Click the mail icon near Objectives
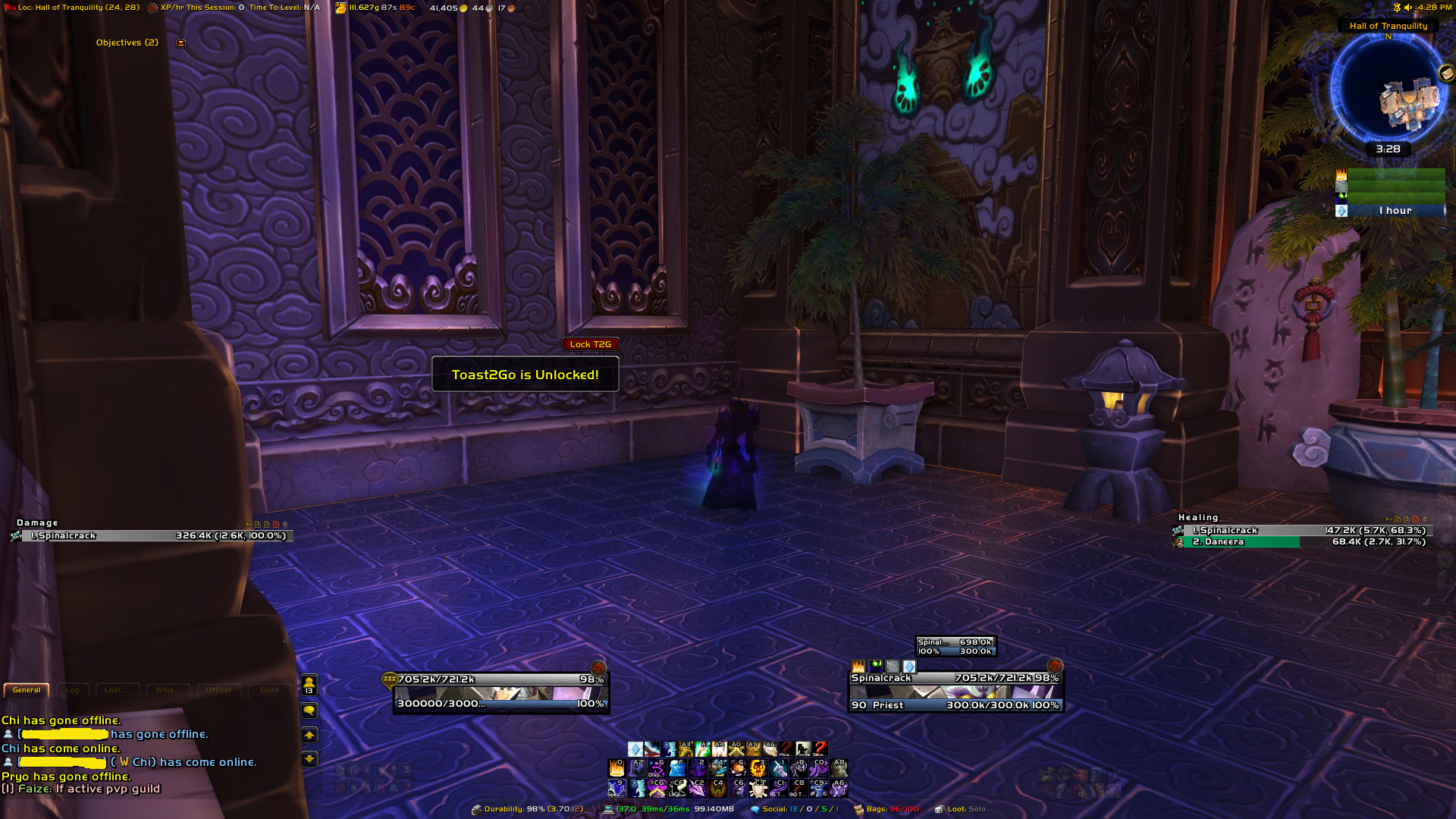Screen dimensions: 1456x819 180,43
